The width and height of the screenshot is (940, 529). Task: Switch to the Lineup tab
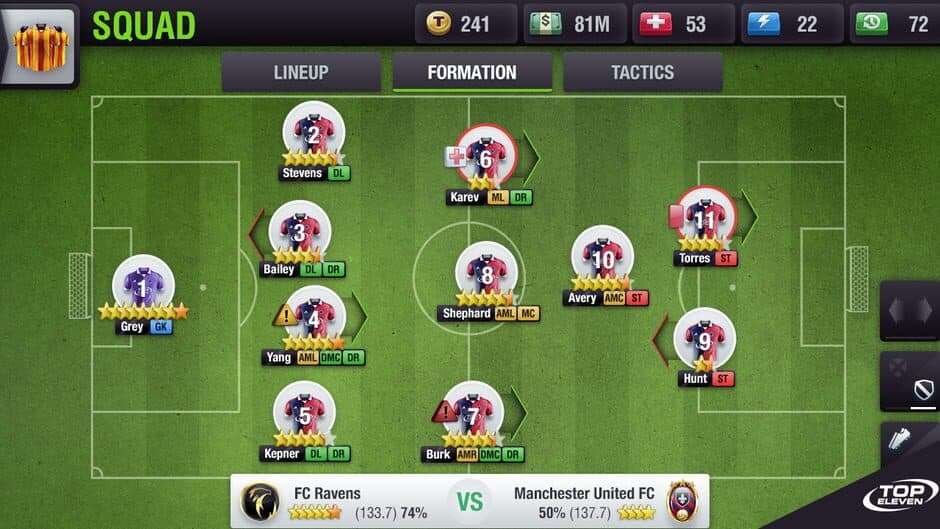301,73
